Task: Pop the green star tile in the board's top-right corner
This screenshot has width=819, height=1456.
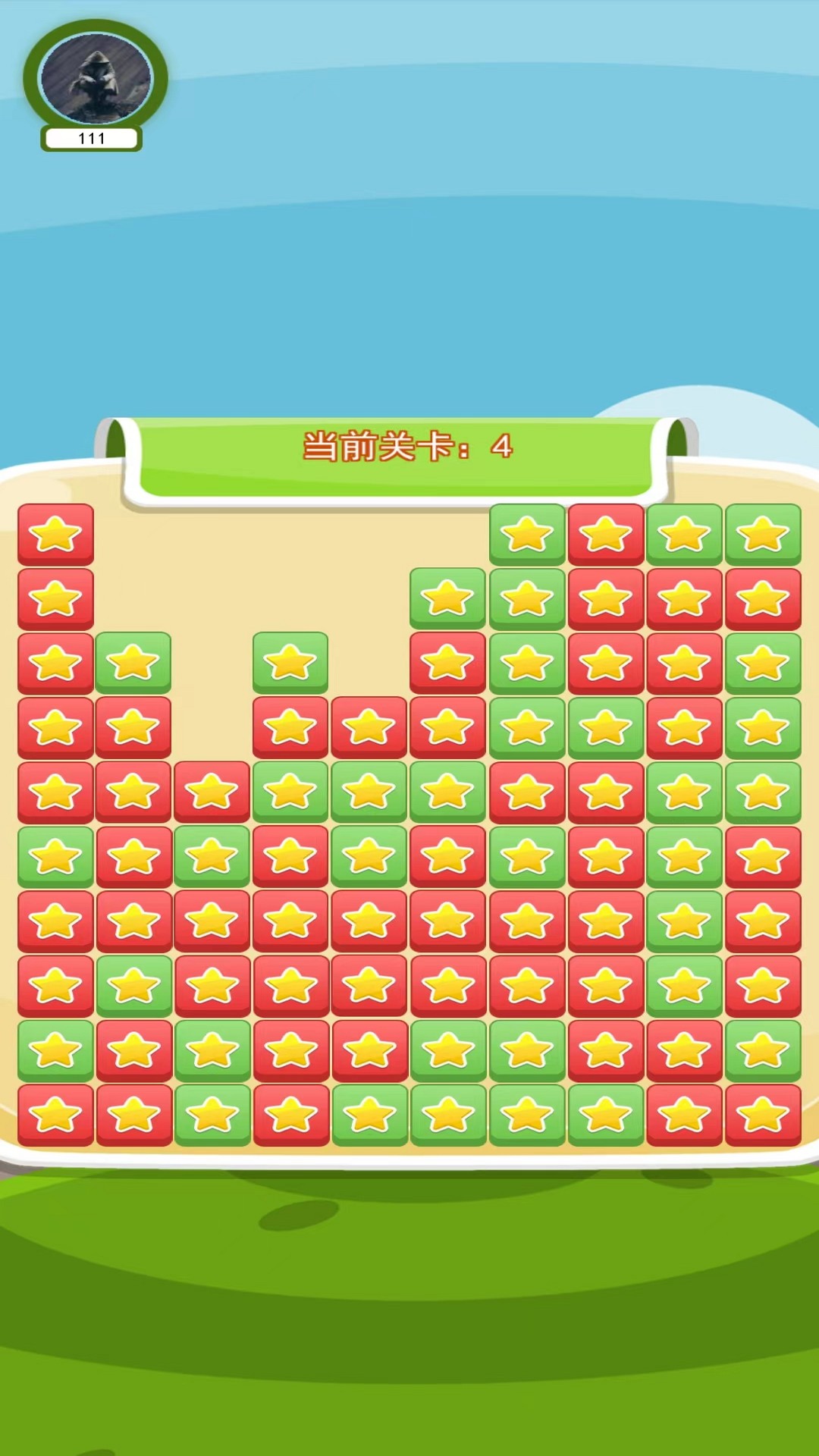Action: pyautogui.click(x=763, y=535)
